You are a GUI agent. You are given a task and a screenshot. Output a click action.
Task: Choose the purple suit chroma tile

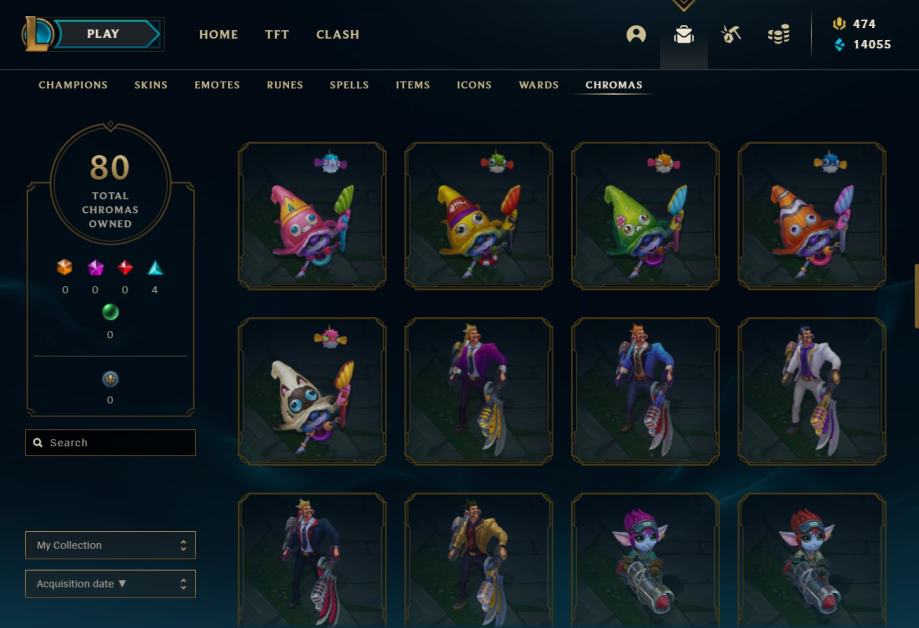478,392
